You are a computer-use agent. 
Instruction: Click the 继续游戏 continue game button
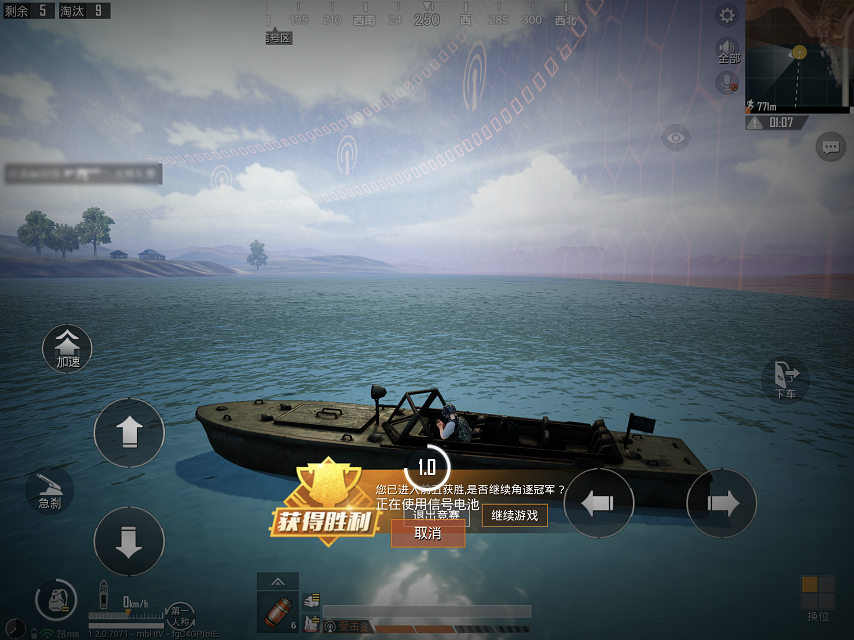point(515,516)
